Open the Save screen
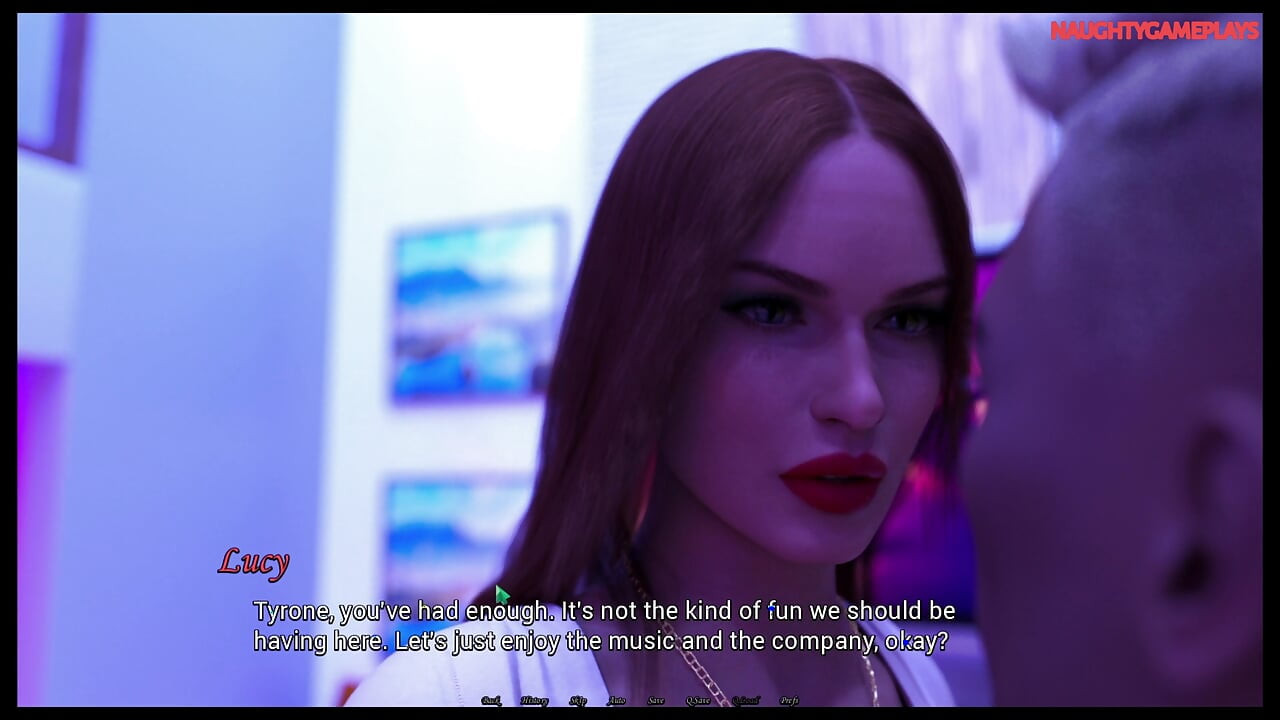Image resolution: width=1280 pixels, height=720 pixels. (x=655, y=700)
